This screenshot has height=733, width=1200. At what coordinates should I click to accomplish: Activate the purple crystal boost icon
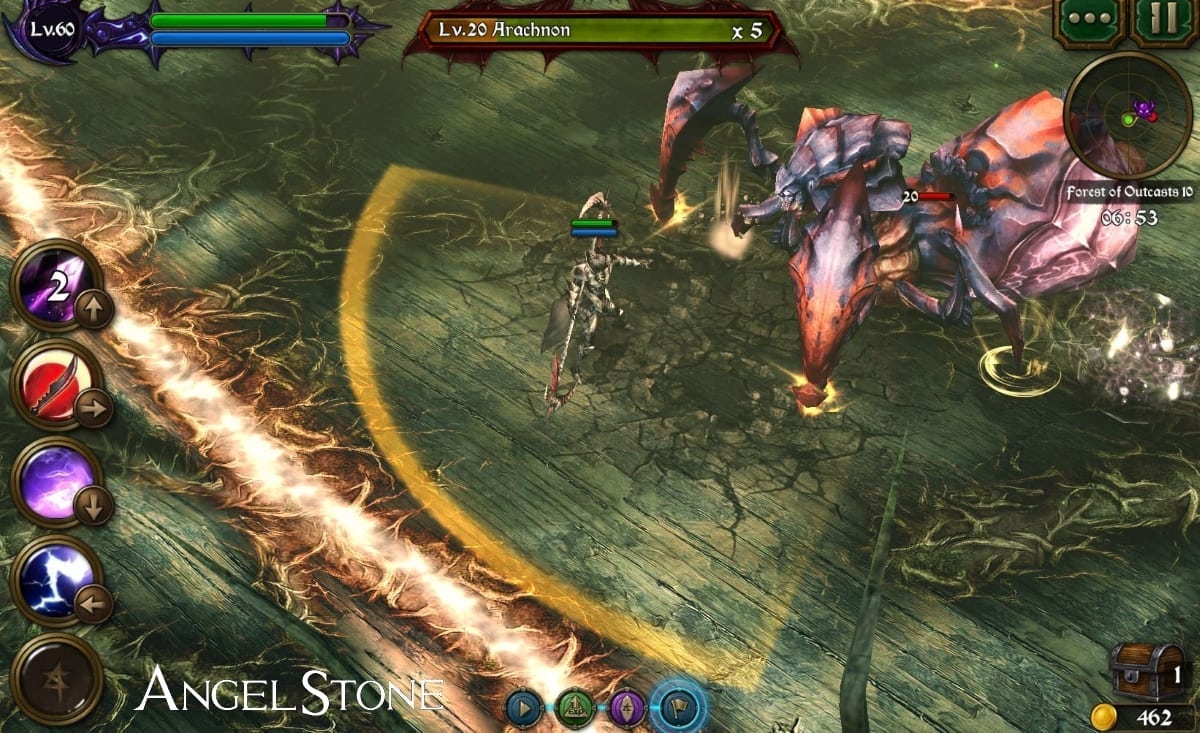coord(627,708)
